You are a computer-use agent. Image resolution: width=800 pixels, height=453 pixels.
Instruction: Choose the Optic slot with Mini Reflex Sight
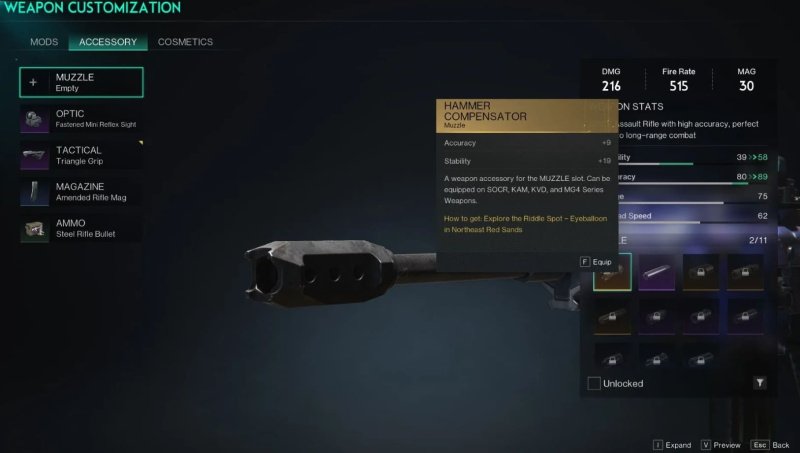pyautogui.click(x=81, y=119)
